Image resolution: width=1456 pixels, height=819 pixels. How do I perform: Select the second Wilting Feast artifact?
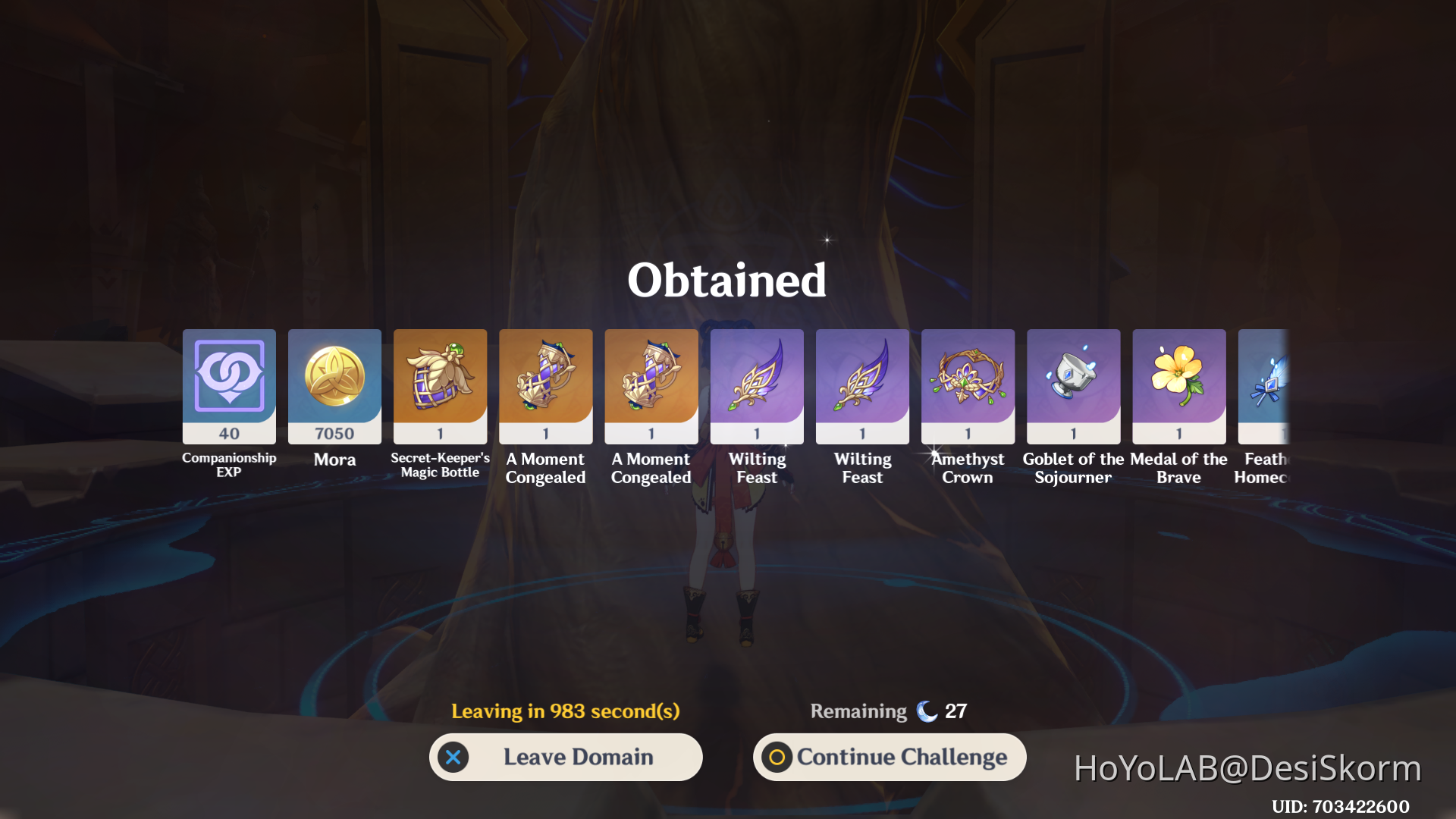(x=862, y=387)
